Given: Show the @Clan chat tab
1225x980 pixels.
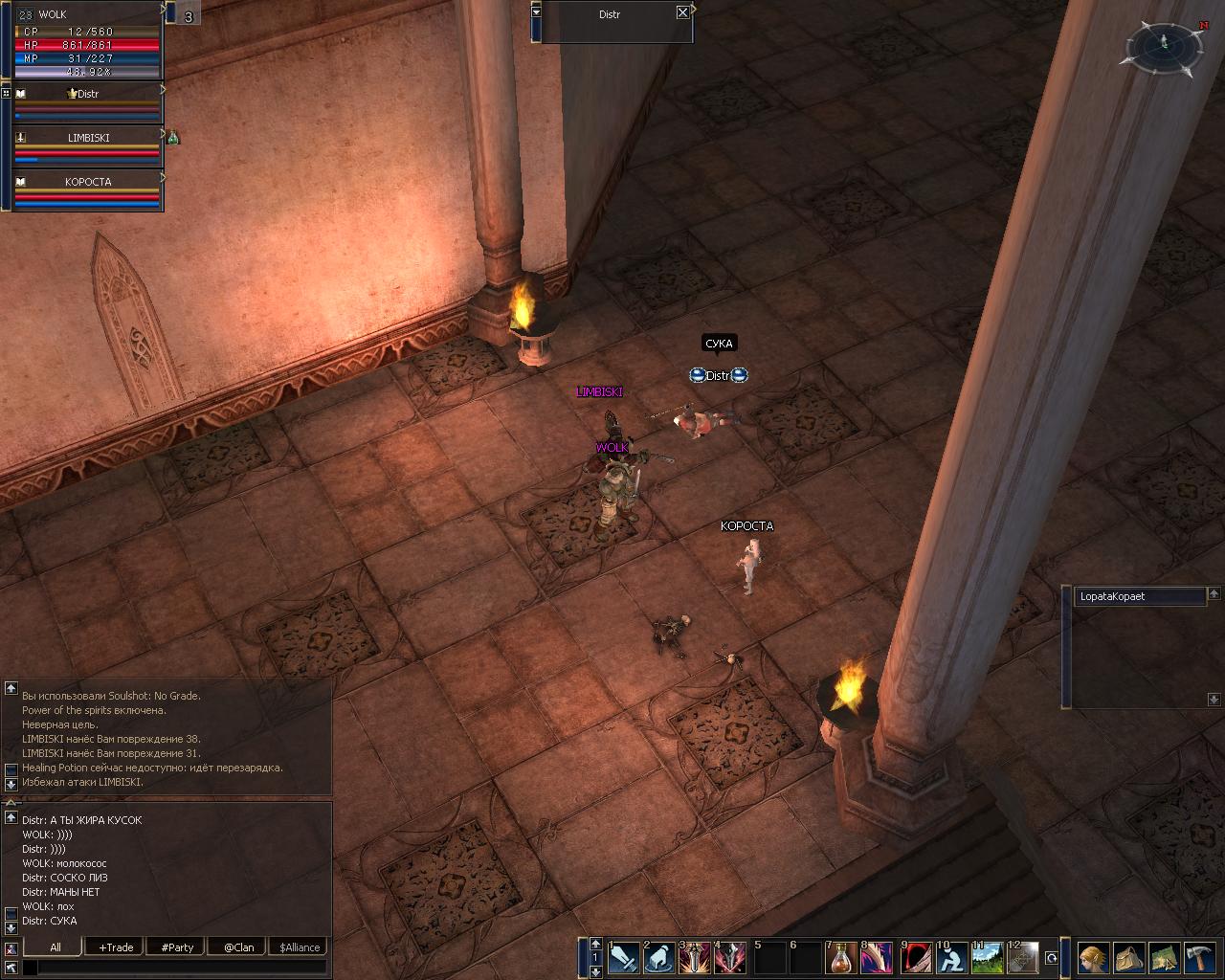Looking at the screenshot, I should (238, 947).
